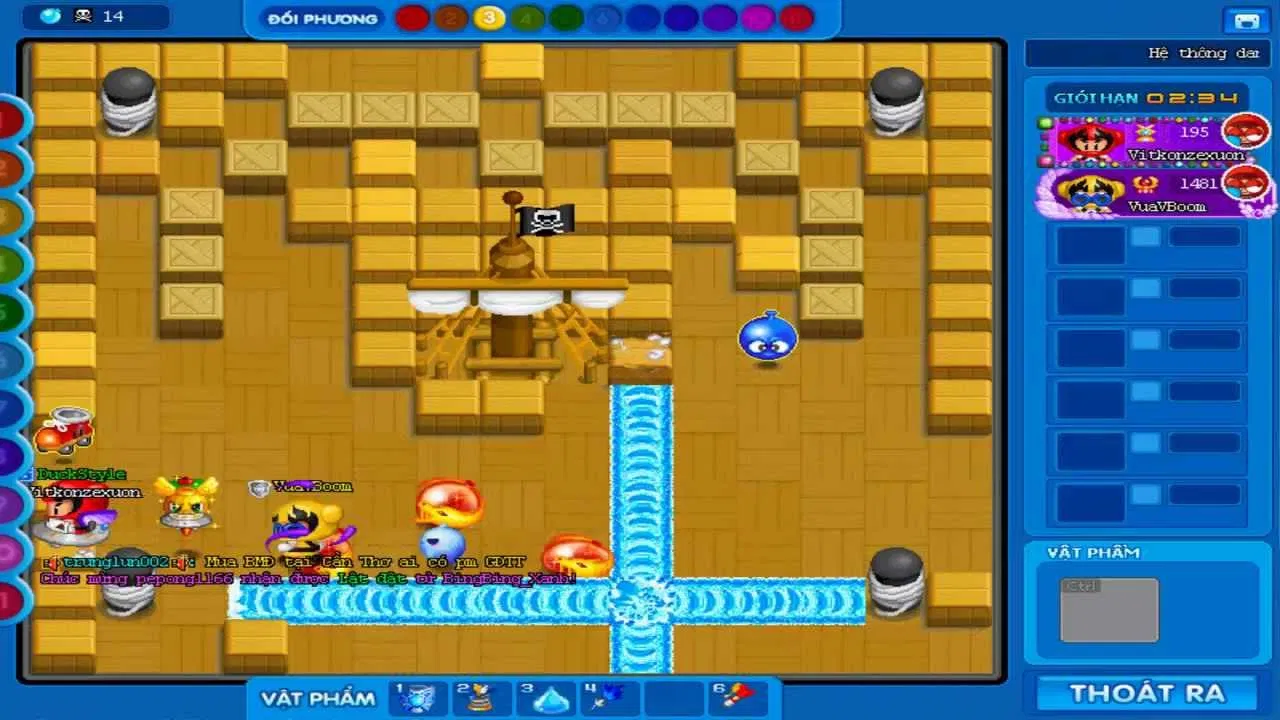Activate the red color ball next to ĐỐI PHƯƠNG
Screen dimensions: 1280x720
pos(412,17)
